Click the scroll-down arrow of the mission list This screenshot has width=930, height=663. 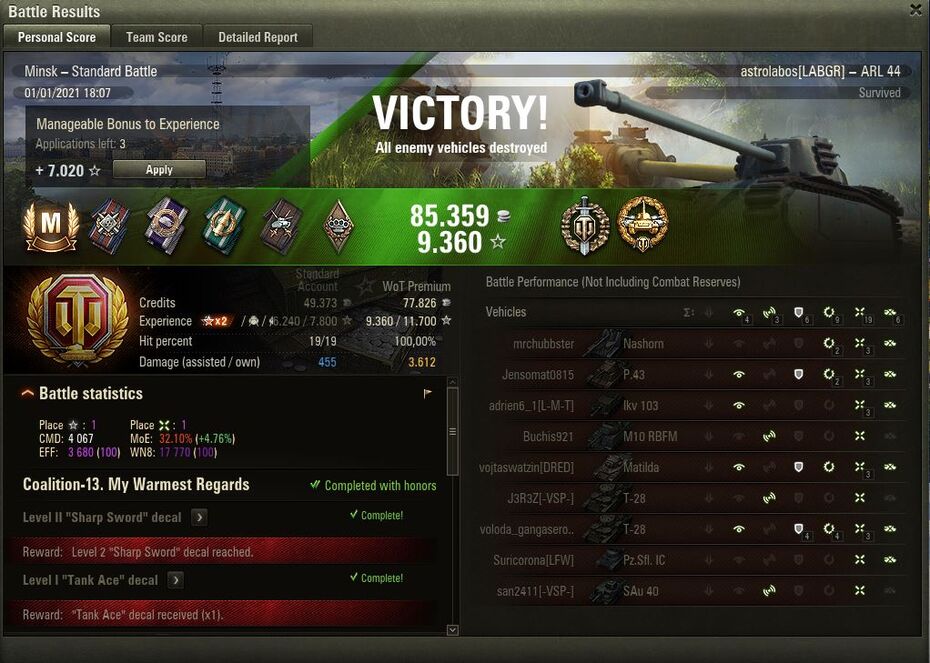click(452, 630)
